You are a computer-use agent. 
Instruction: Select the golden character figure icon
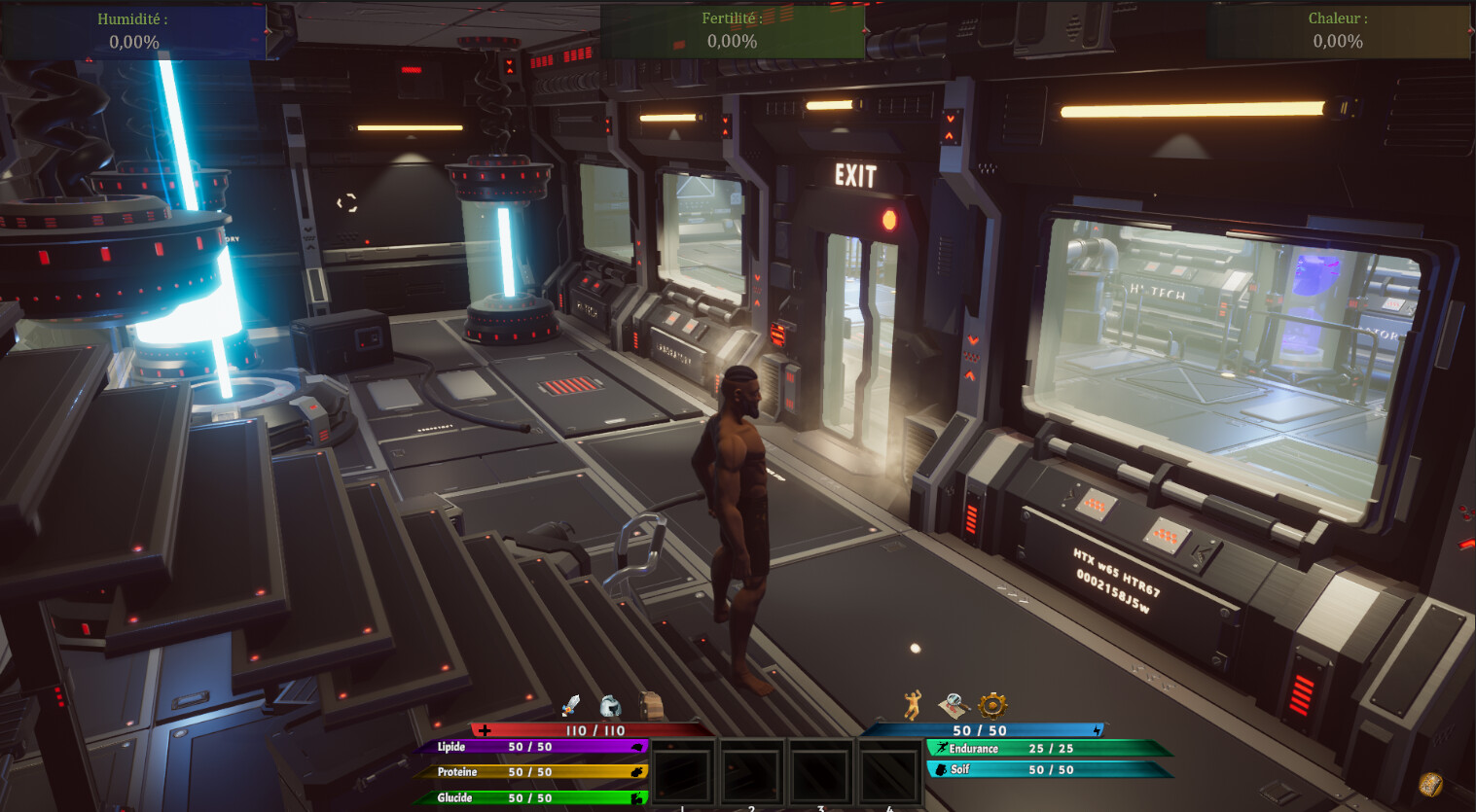[x=912, y=704]
